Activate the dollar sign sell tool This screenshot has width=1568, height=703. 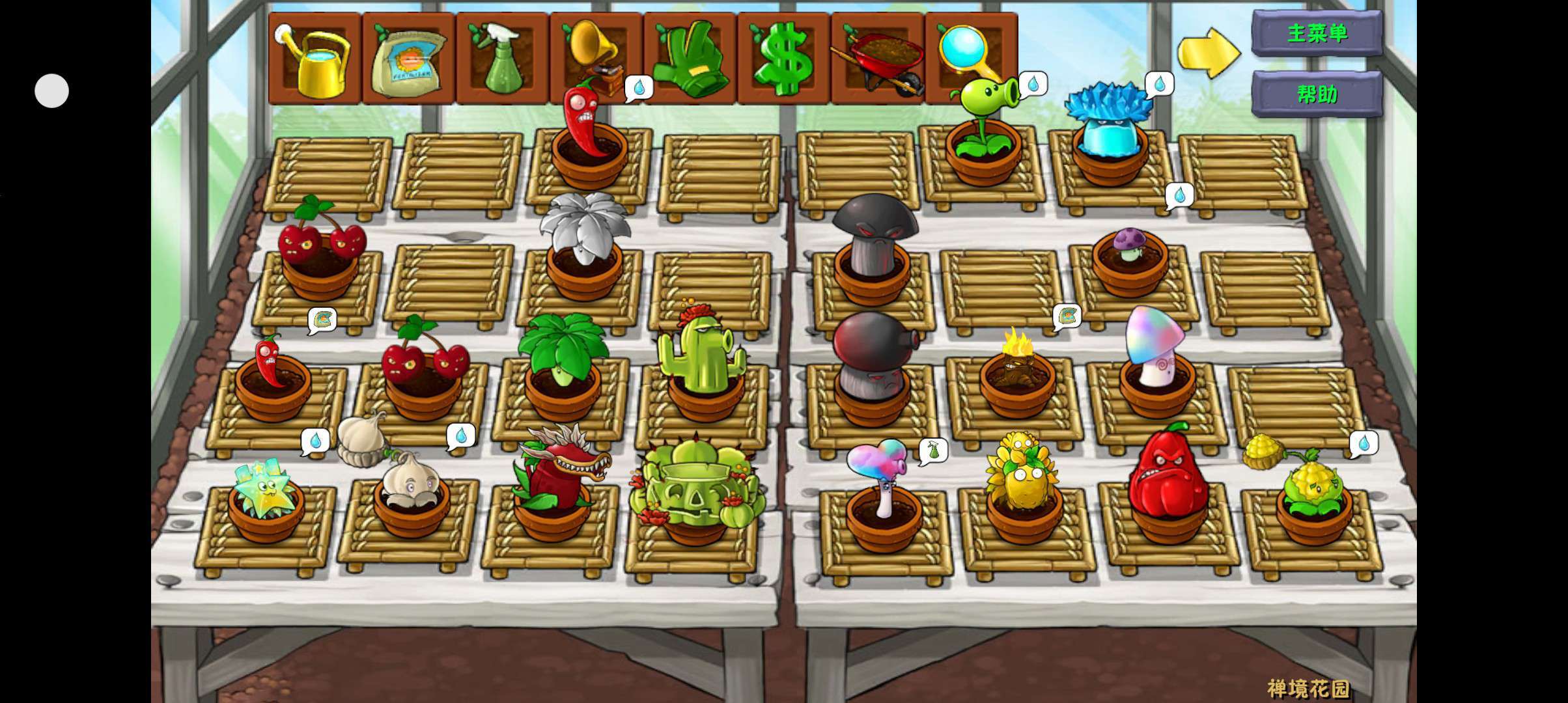click(783, 59)
